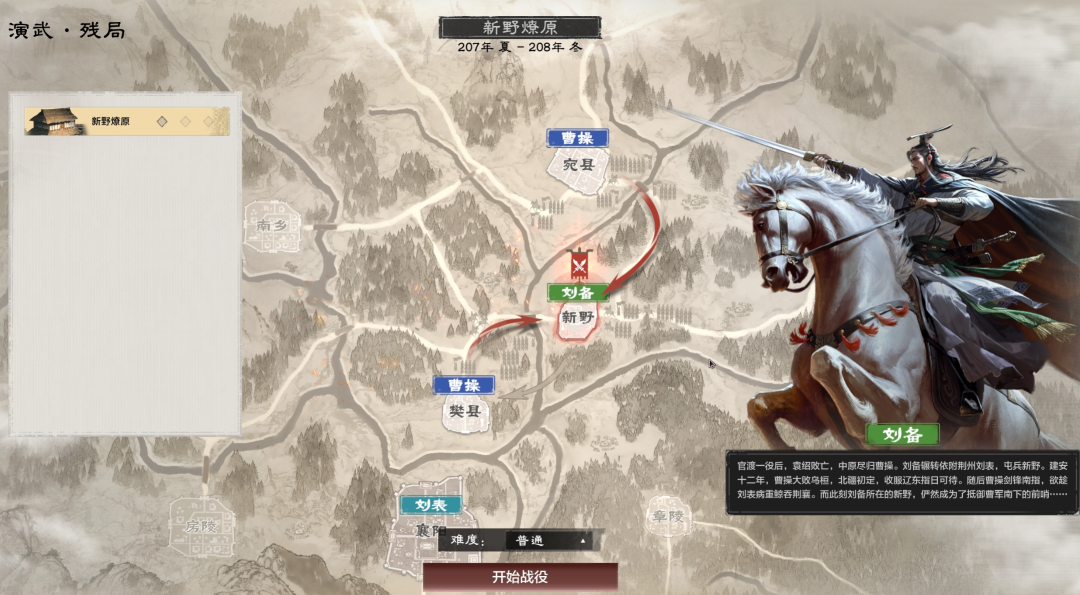Select Cao Cao's 宛县 city marker
This screenshot has width=1080, height=595.
point(577,163)
